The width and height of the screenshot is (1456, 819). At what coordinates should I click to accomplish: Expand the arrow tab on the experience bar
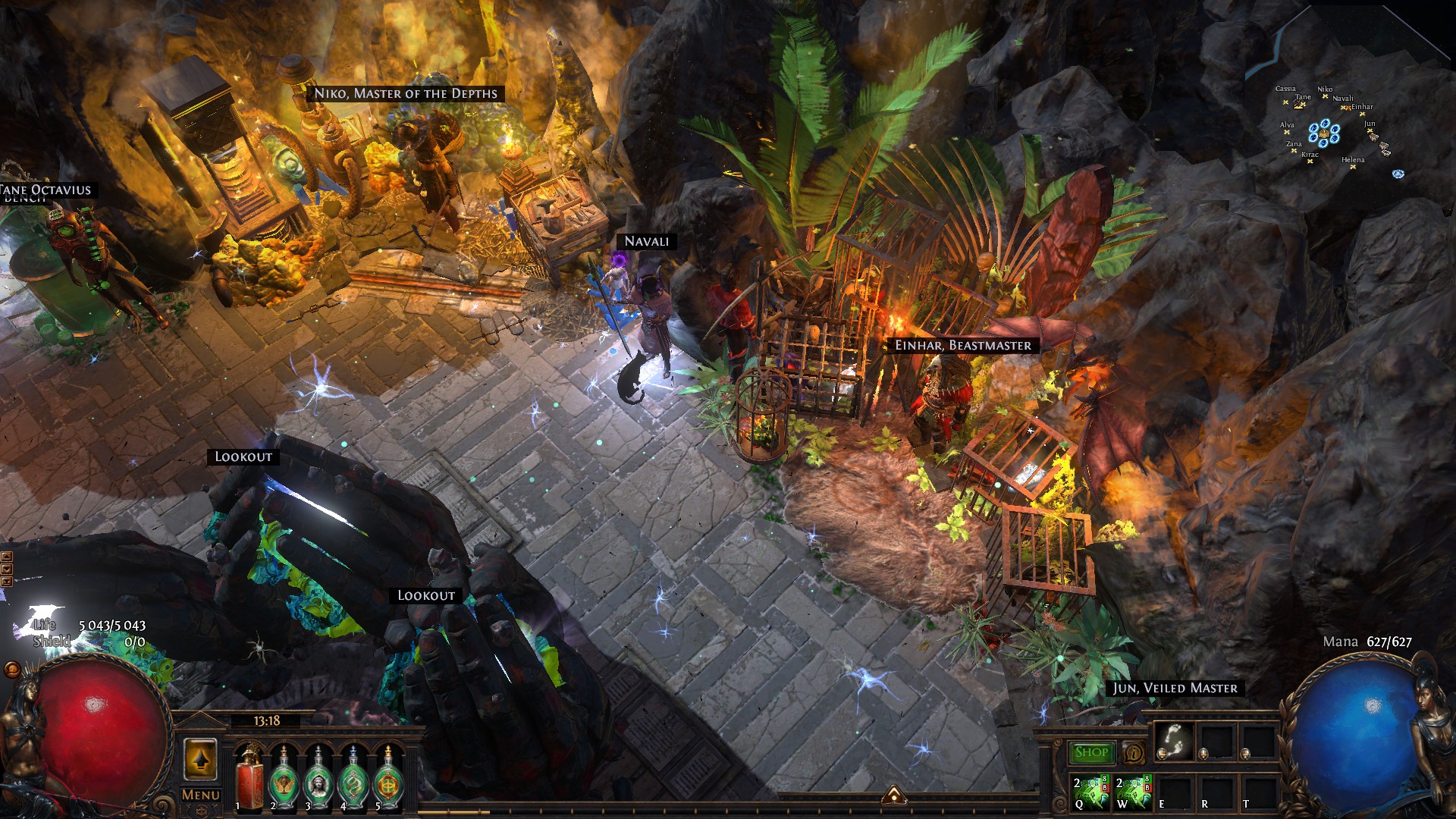(x=894, y=795)
